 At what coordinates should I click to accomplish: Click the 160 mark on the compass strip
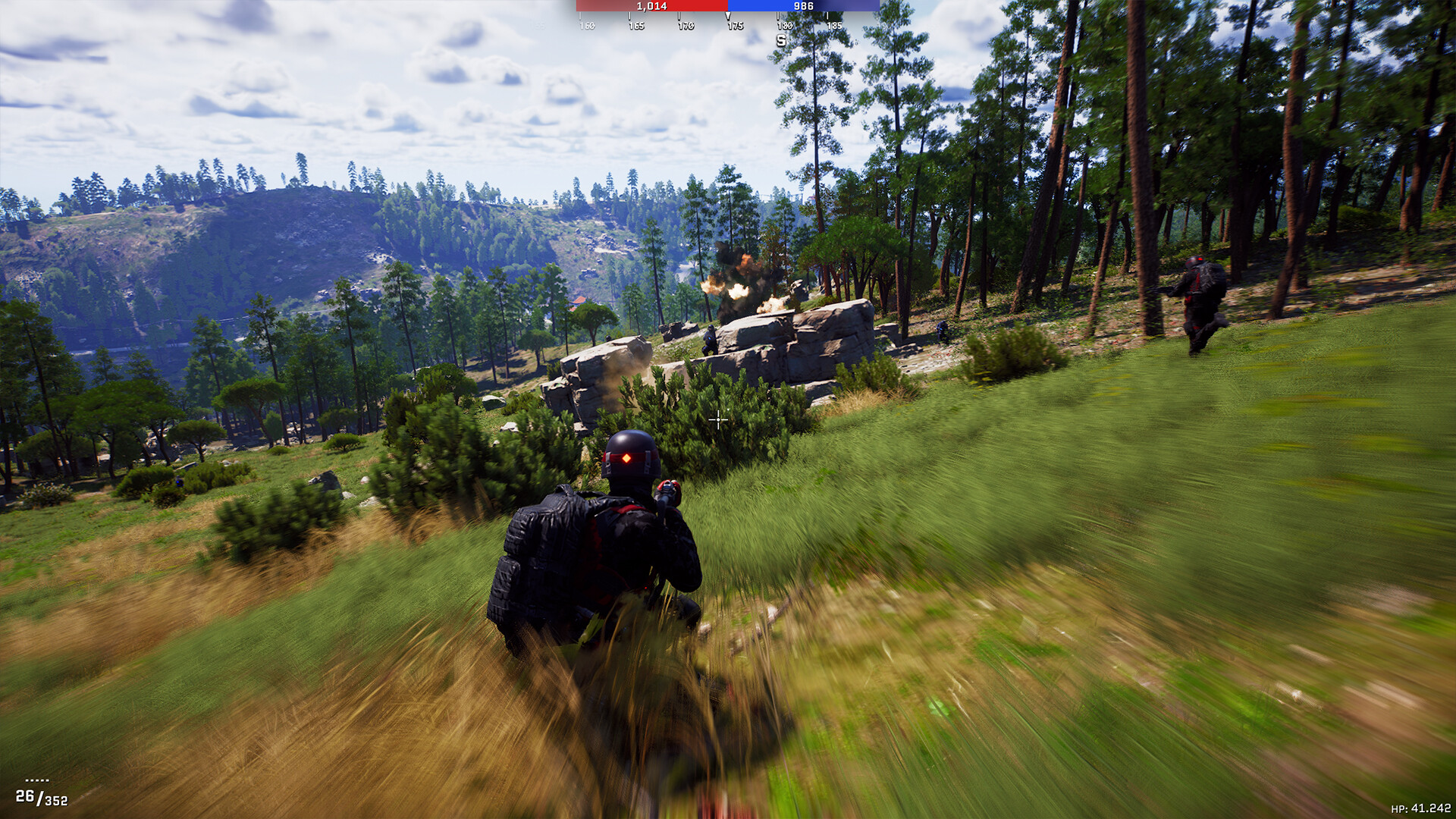pos(586,25)
